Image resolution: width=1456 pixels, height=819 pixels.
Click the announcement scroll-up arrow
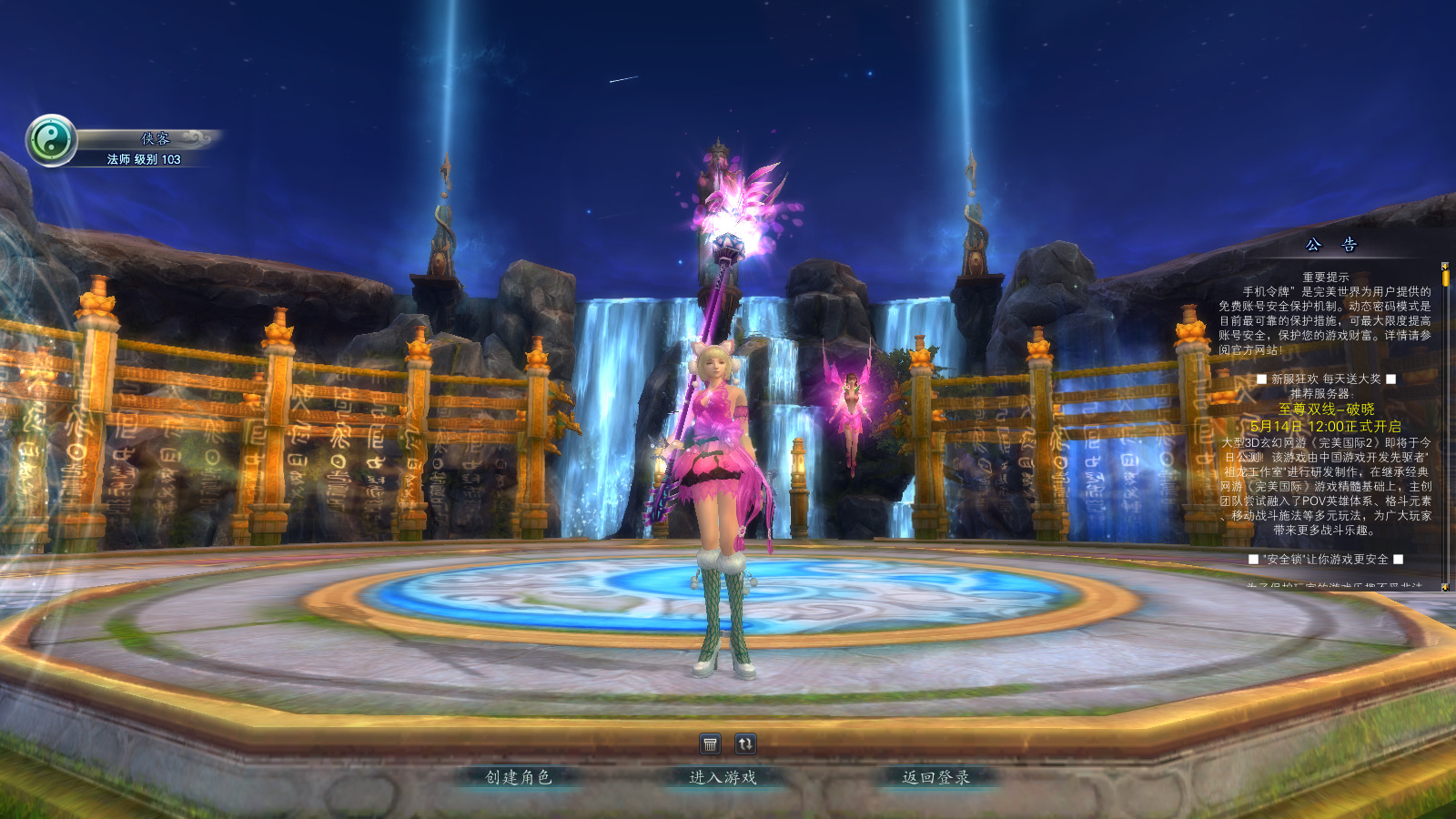1445,266
